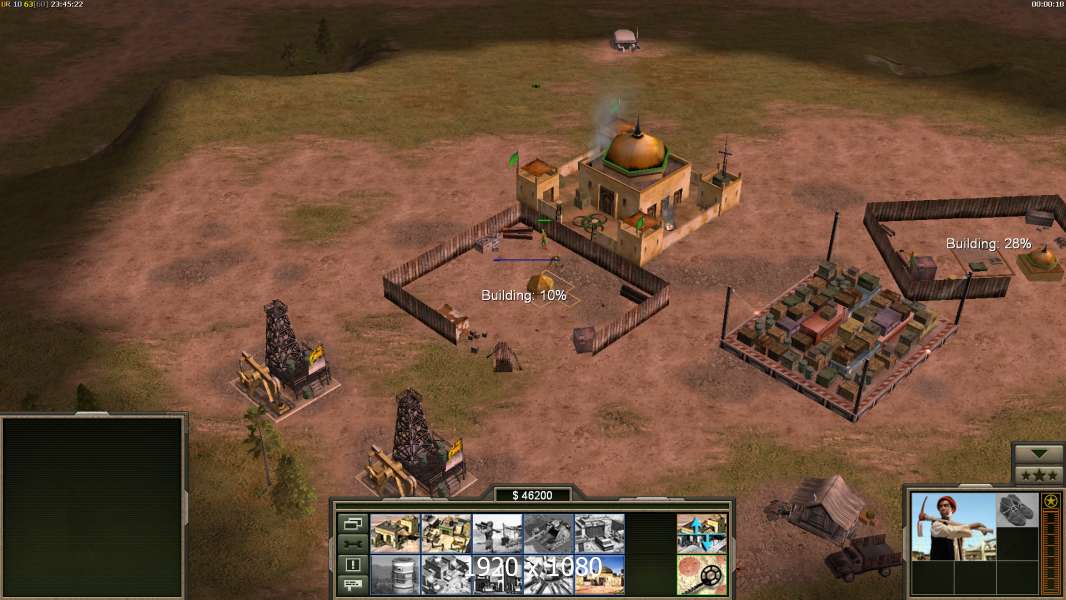The width and height of the screenshot is (1066, 600).
Task: Click the worker unit portrait
Action: pyautogui.click(x=953, y=526)
